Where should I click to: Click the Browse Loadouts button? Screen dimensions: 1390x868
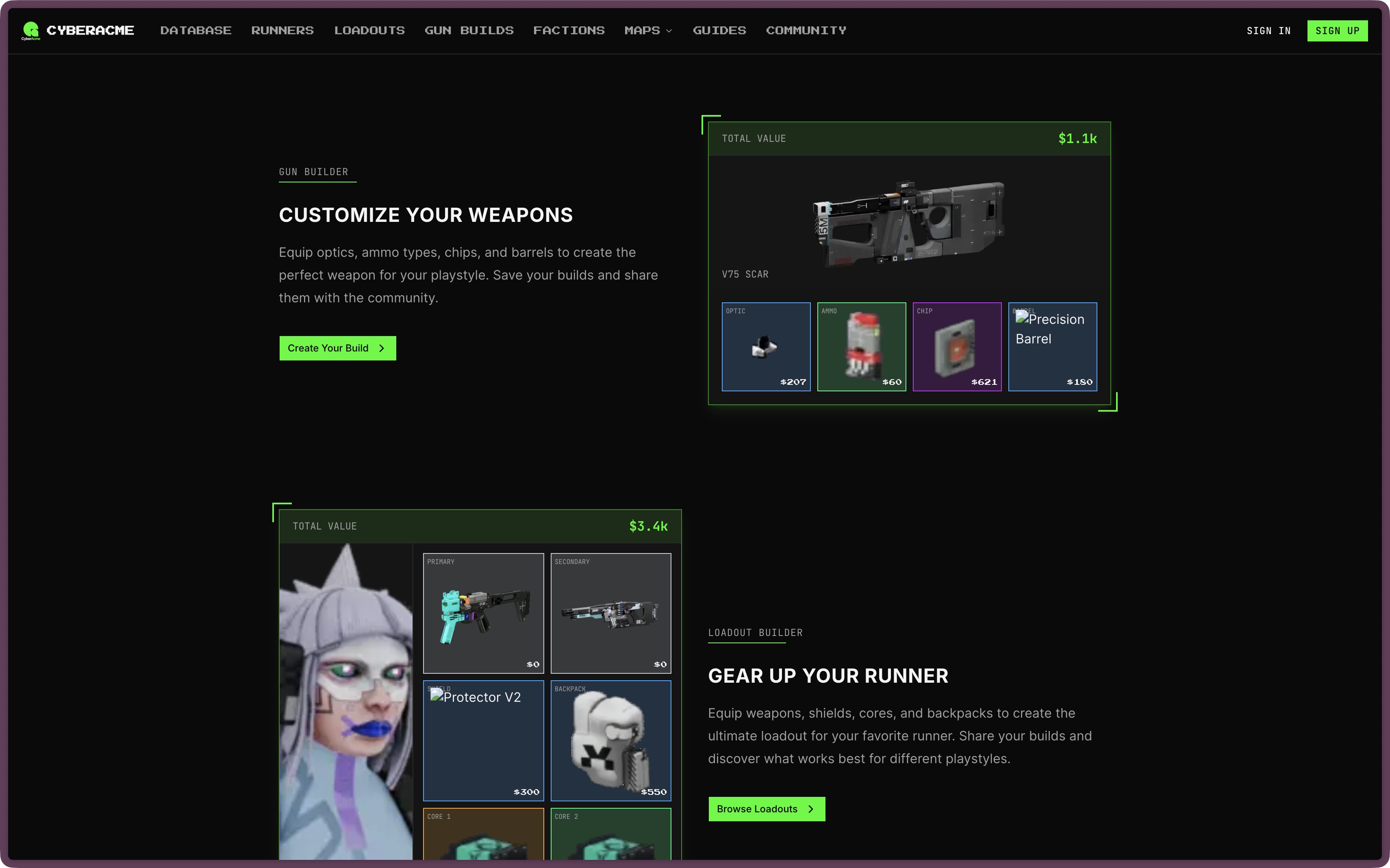767,808
